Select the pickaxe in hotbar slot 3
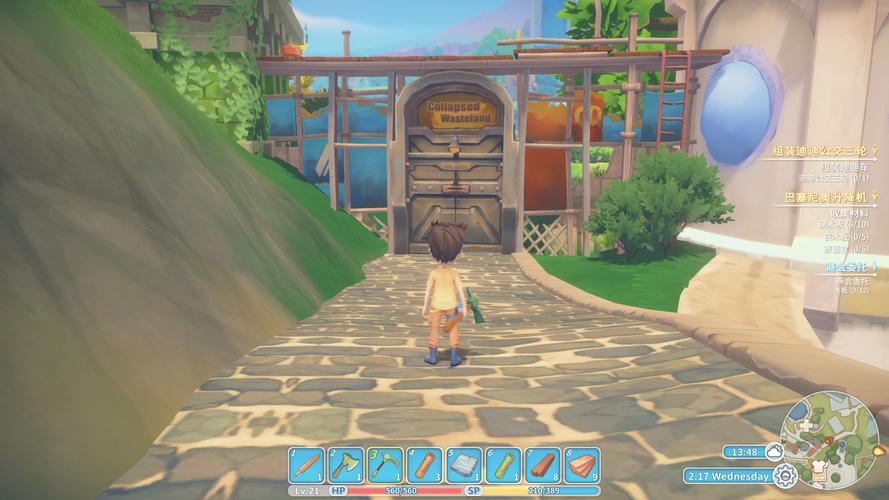 [385, 465]
